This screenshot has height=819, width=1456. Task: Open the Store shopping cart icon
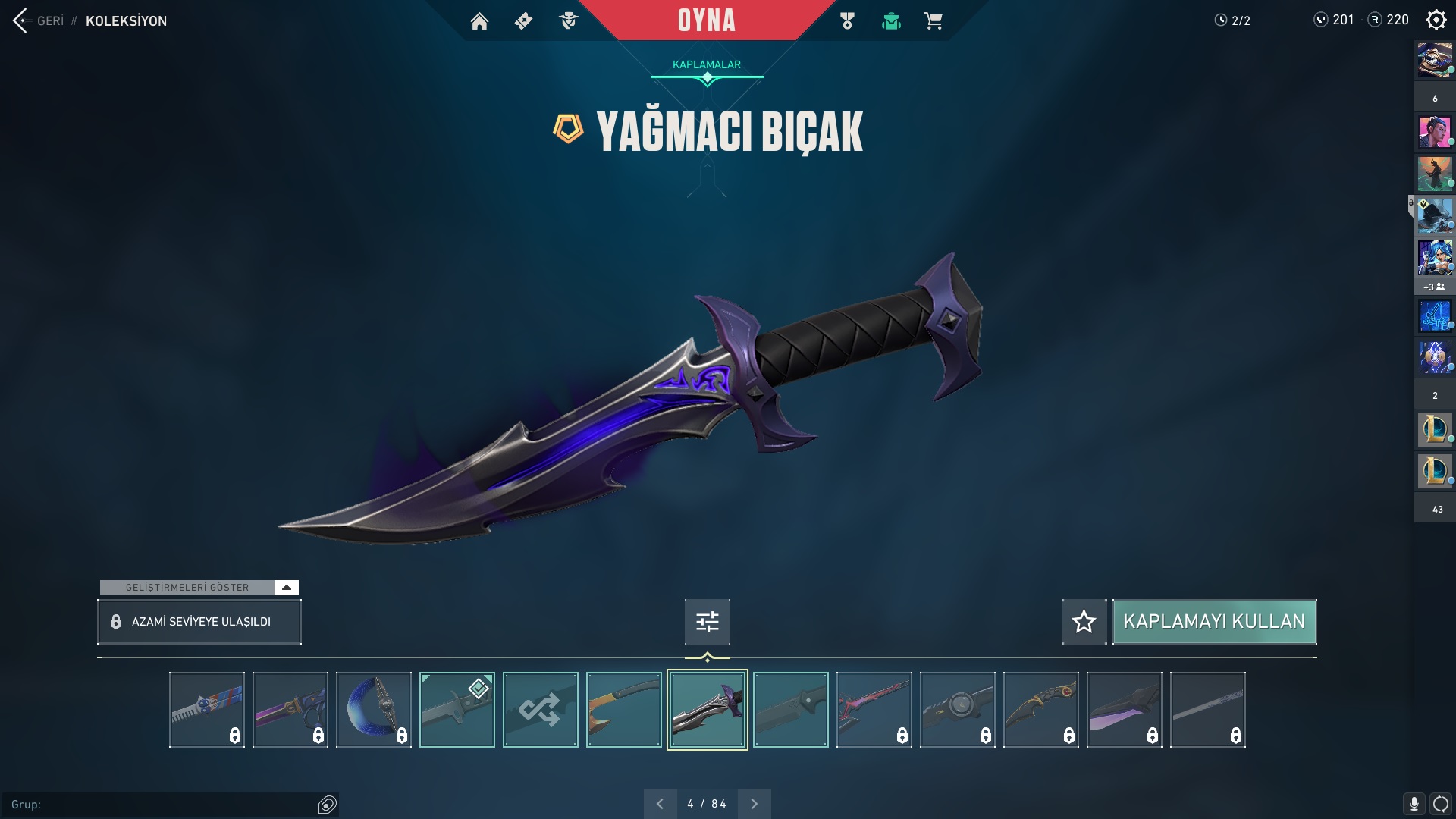tap(935, 20)
